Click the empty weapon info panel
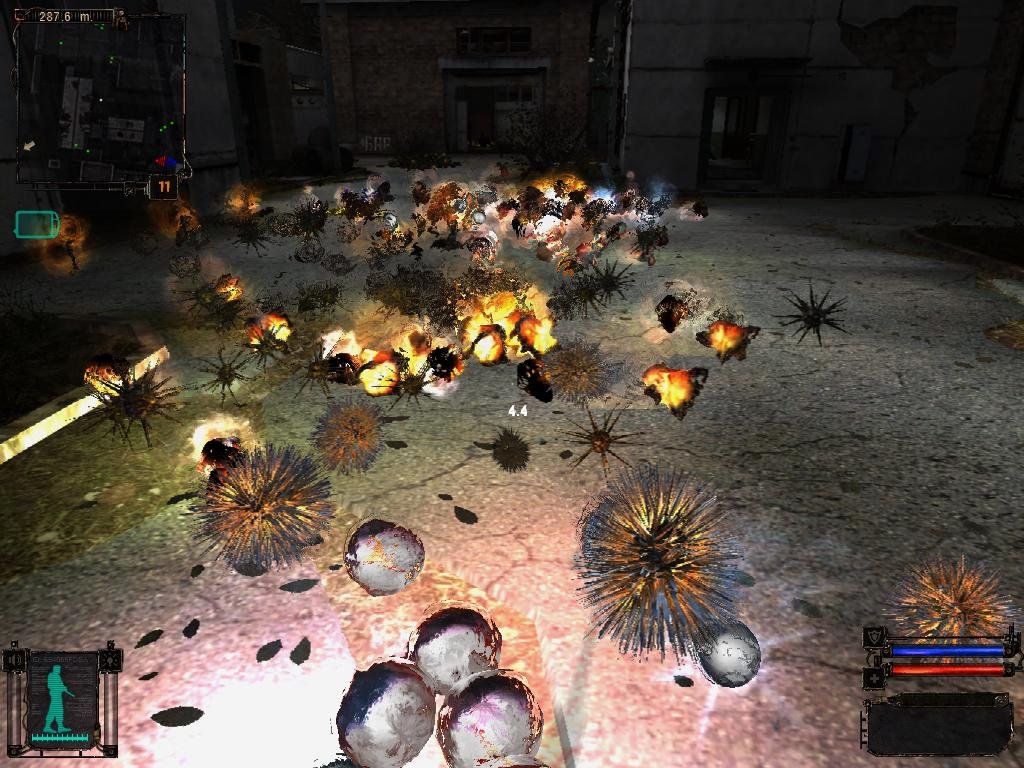The height and width of the screenshot is (768, 1024). (x=939, y=724)
